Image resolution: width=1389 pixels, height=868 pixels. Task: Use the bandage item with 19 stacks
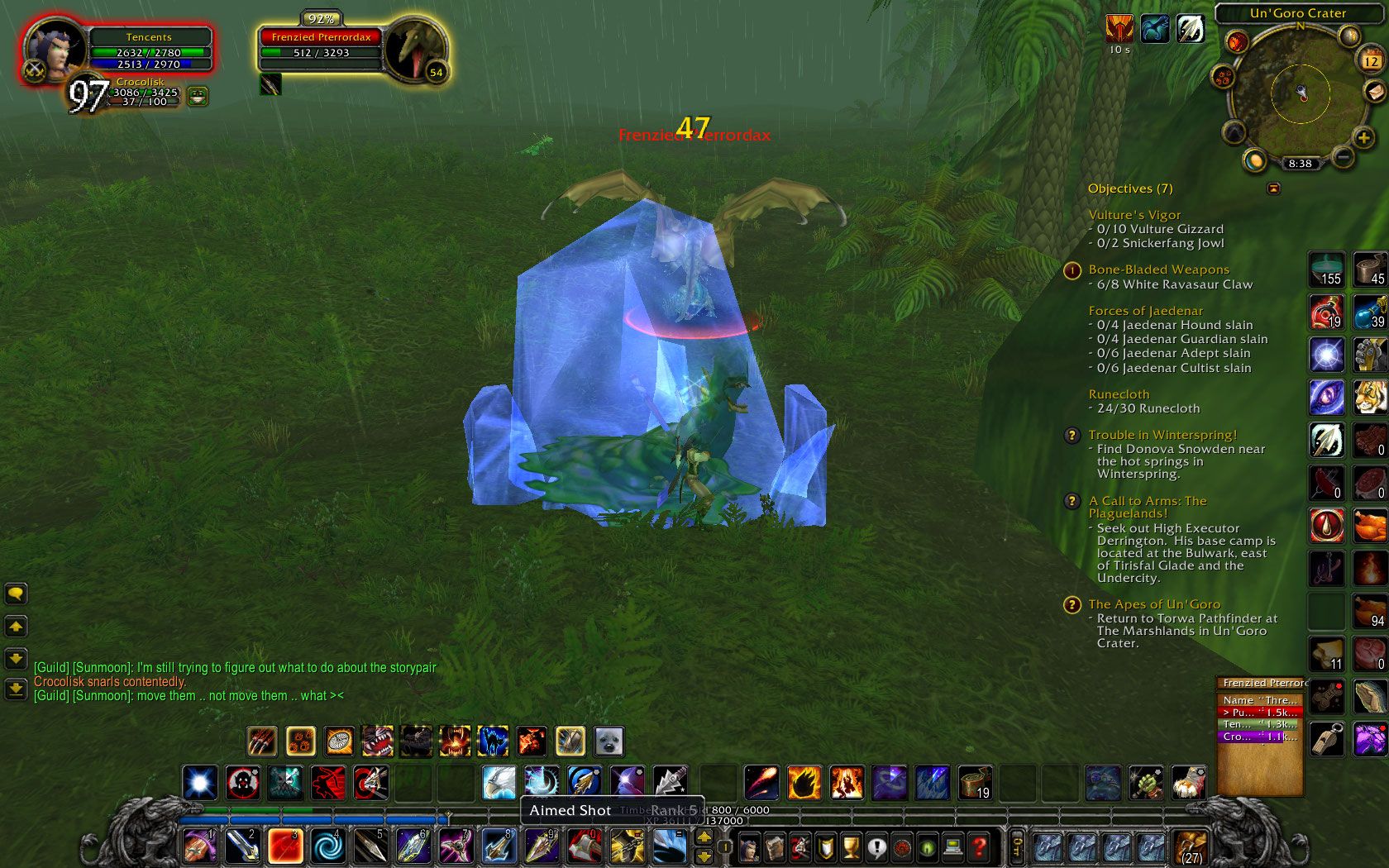(976, 782)
